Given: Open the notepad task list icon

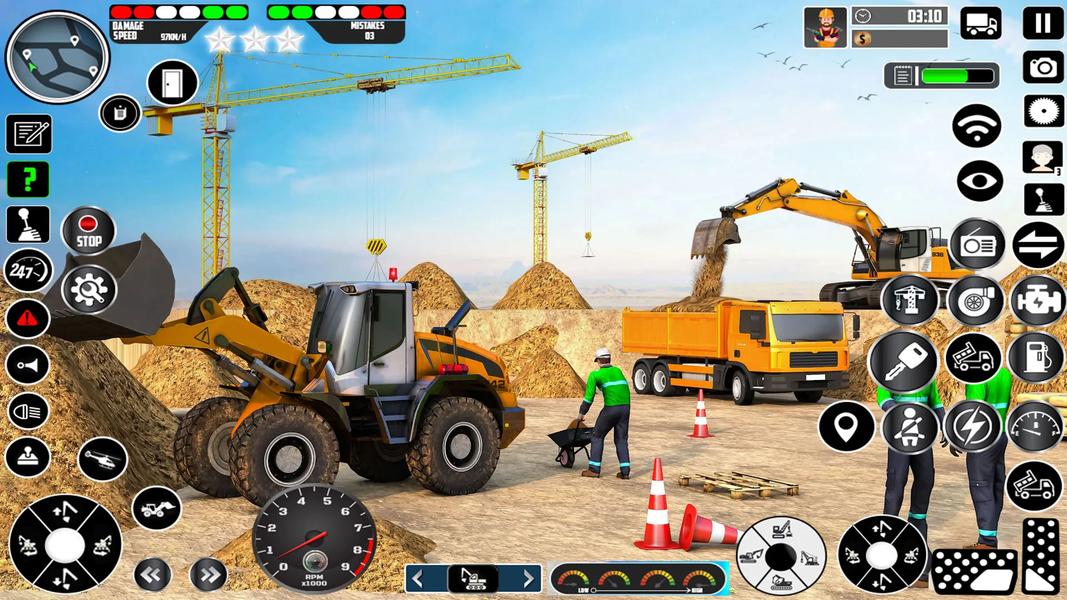Looking at the screenshot, I should click(28, 134).
